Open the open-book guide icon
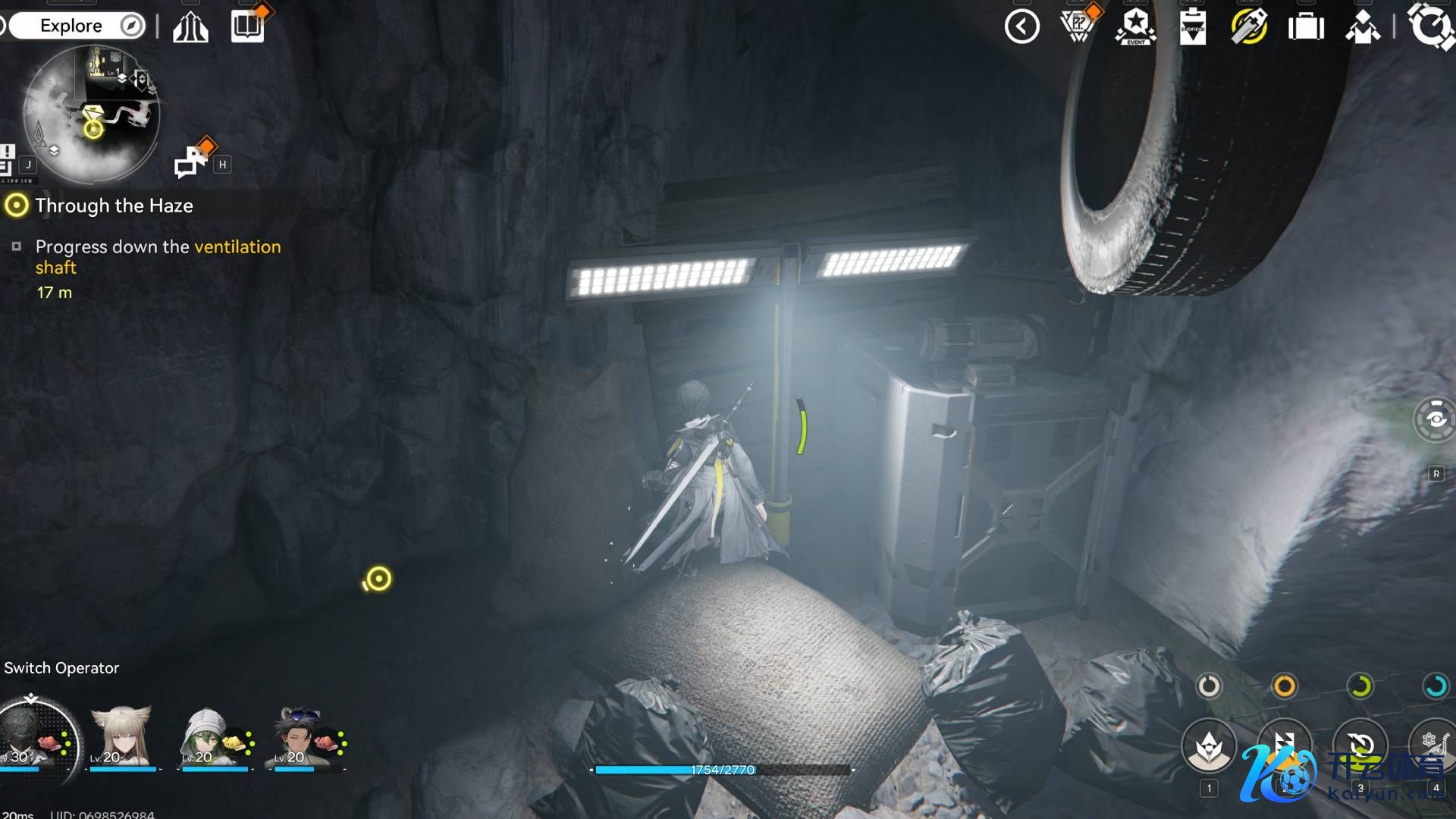This screenshot has height=819, width=1456. 247,27
